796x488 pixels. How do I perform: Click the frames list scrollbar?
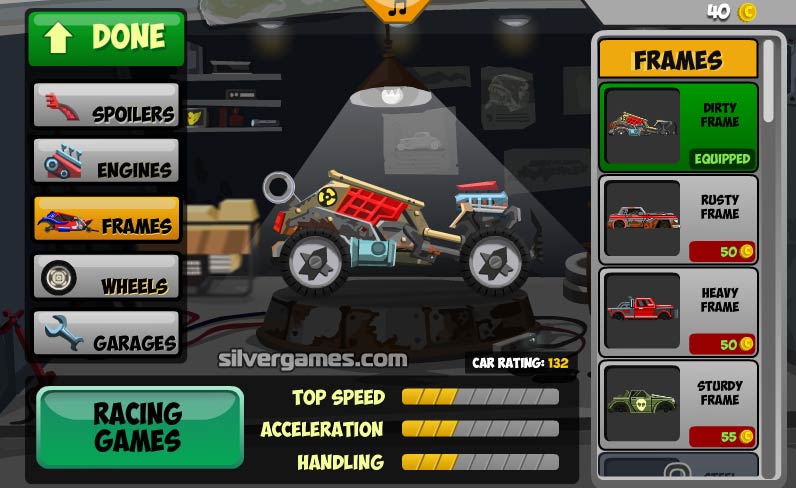pyautogui.click(x=769, y=80)
